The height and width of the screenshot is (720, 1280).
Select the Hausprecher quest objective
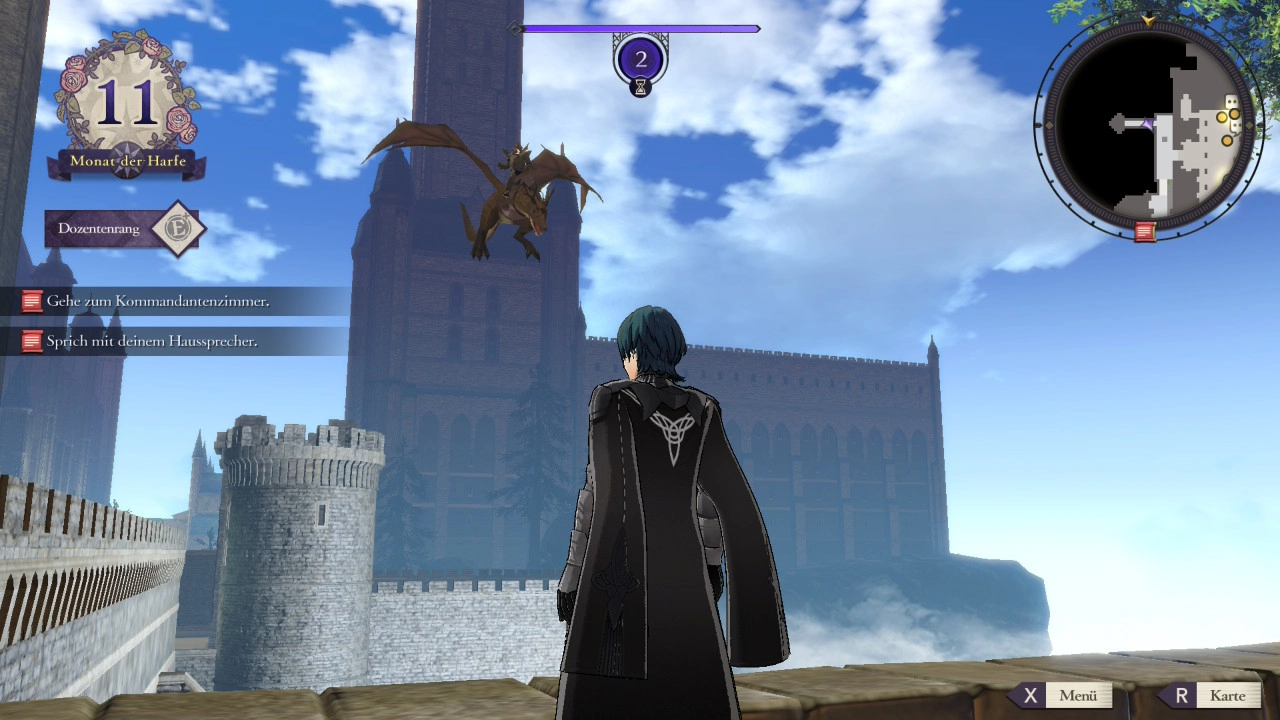point(152,341)
